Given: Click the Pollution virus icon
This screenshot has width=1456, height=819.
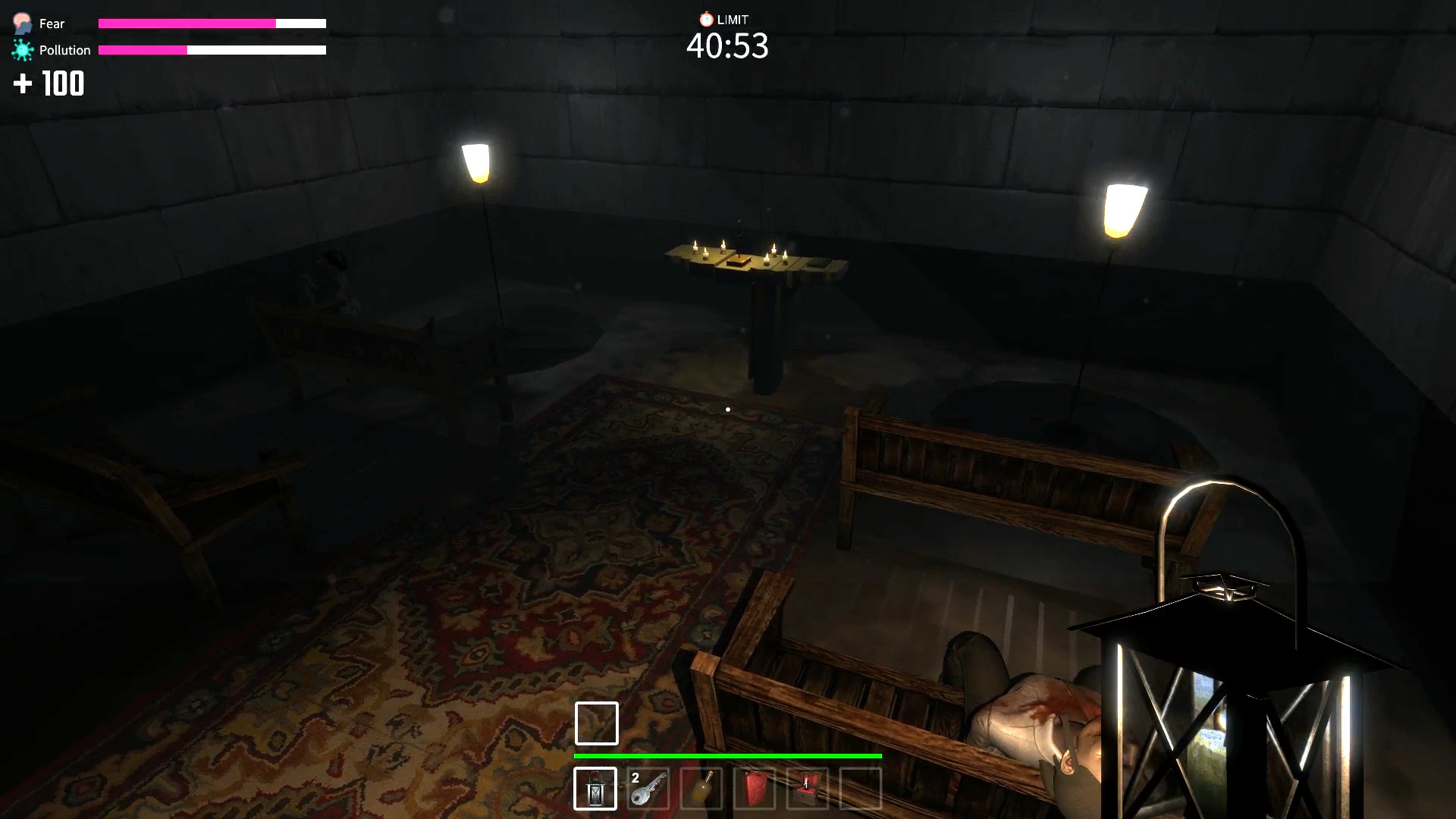Looking at the screenshot, I should [22, 49].
